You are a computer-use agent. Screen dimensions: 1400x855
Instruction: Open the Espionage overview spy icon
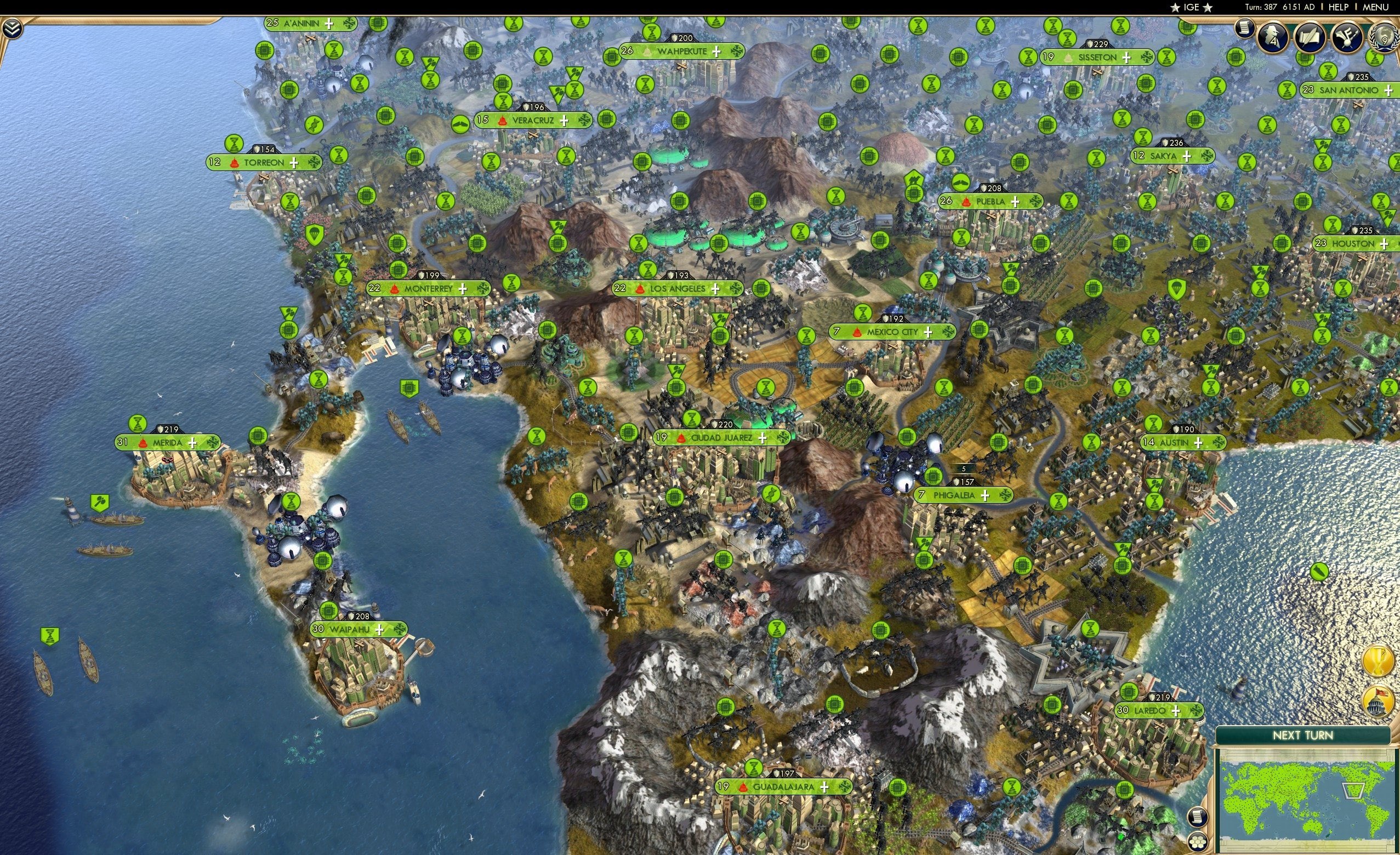tap(1272, 36)
